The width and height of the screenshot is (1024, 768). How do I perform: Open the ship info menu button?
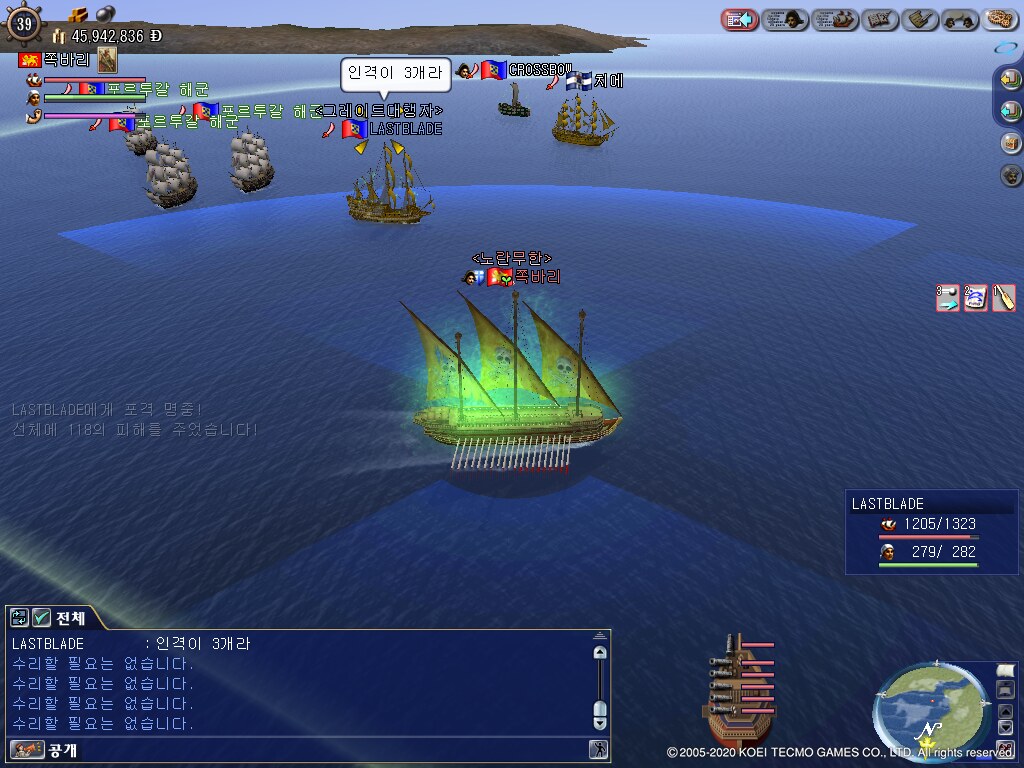coord(836,19)
